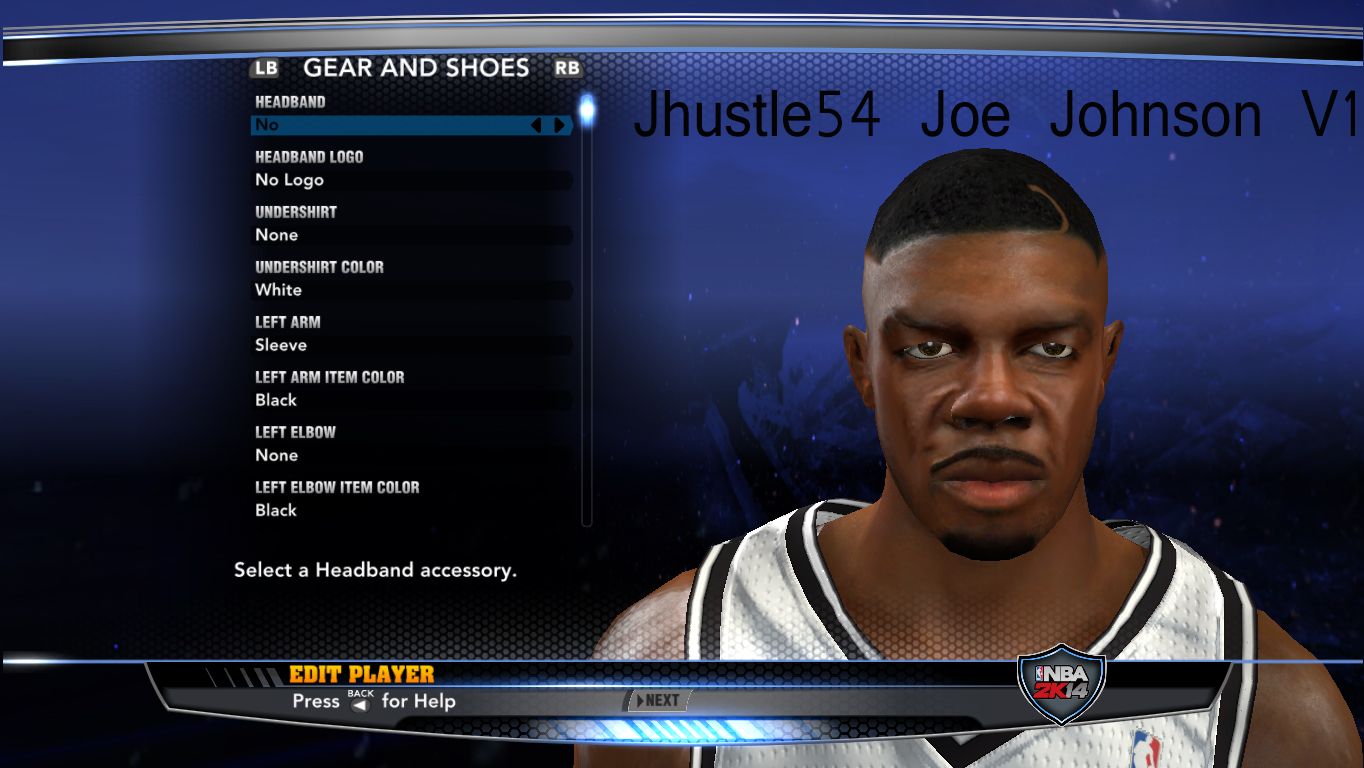Choose the Left Elbow Item Color row

point(410,510)
